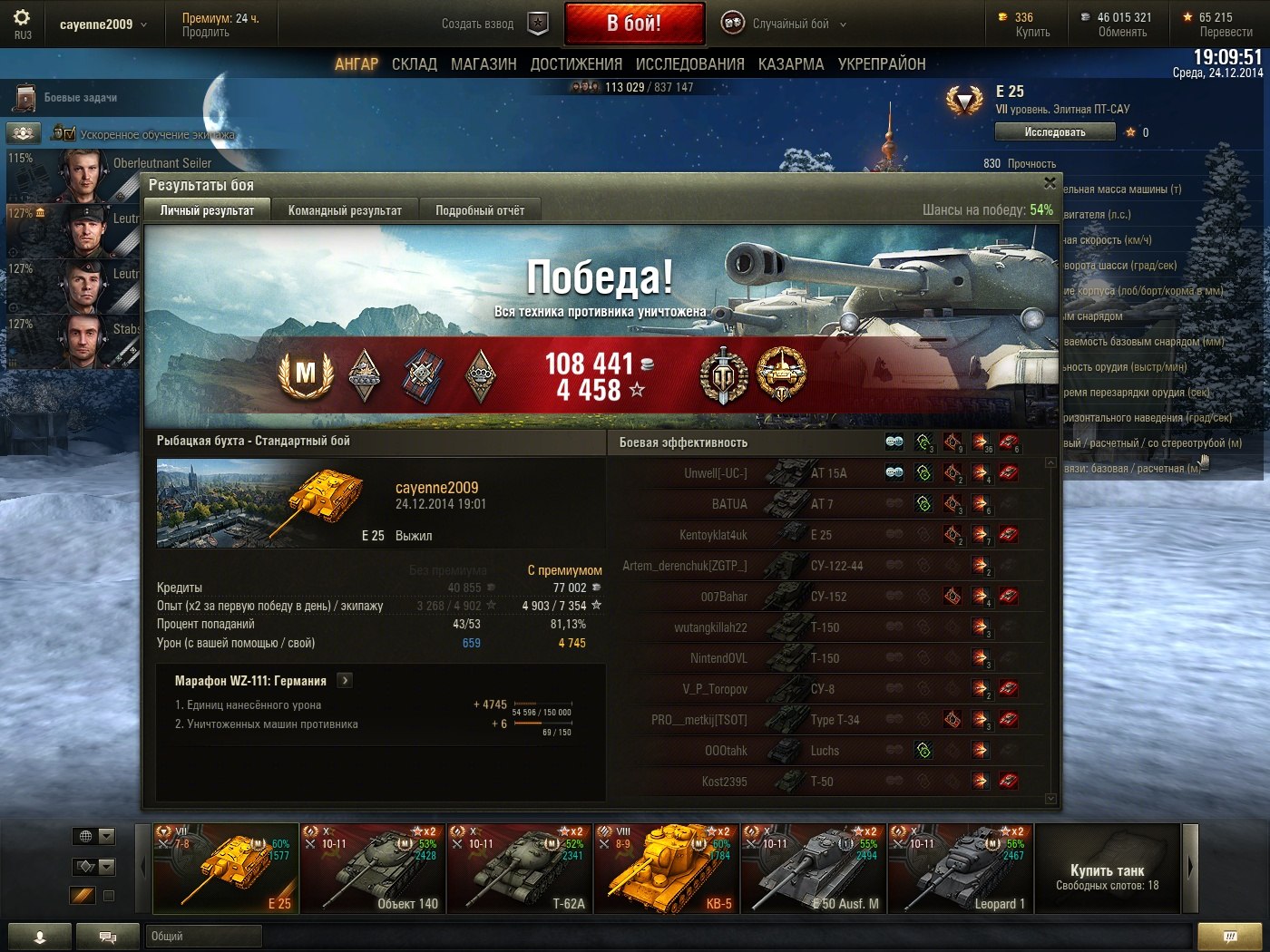Open the ИССЛЕДОВАНИЯ tech tree
The width and height of the screenshot is (1270, 952).
tap(689, 64)
